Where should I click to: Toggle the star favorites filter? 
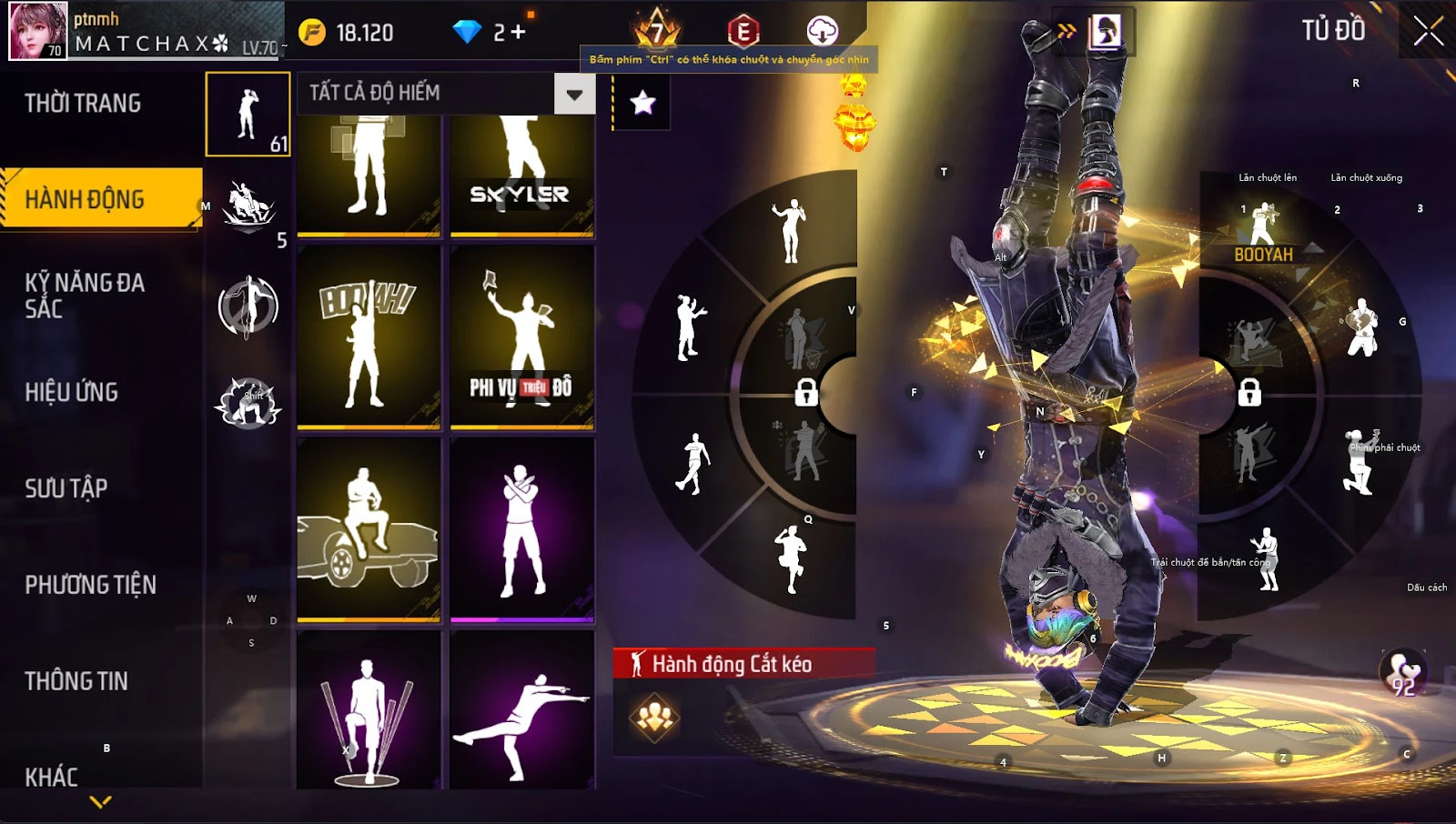(x=642, y=103)
